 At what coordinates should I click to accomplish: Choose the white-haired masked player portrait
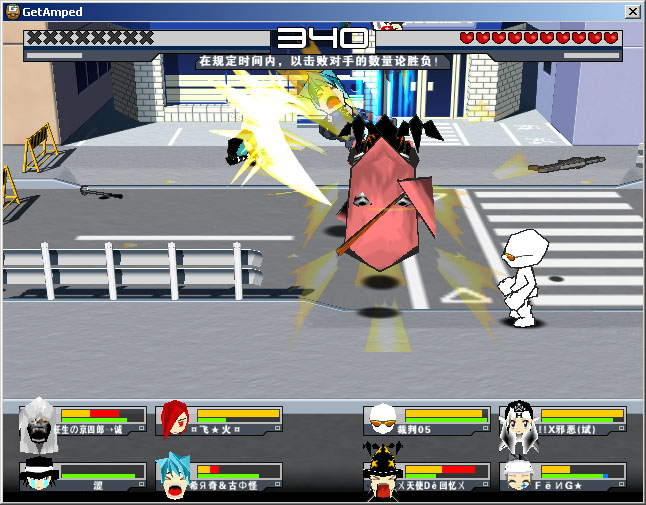(x=39, y=420)
